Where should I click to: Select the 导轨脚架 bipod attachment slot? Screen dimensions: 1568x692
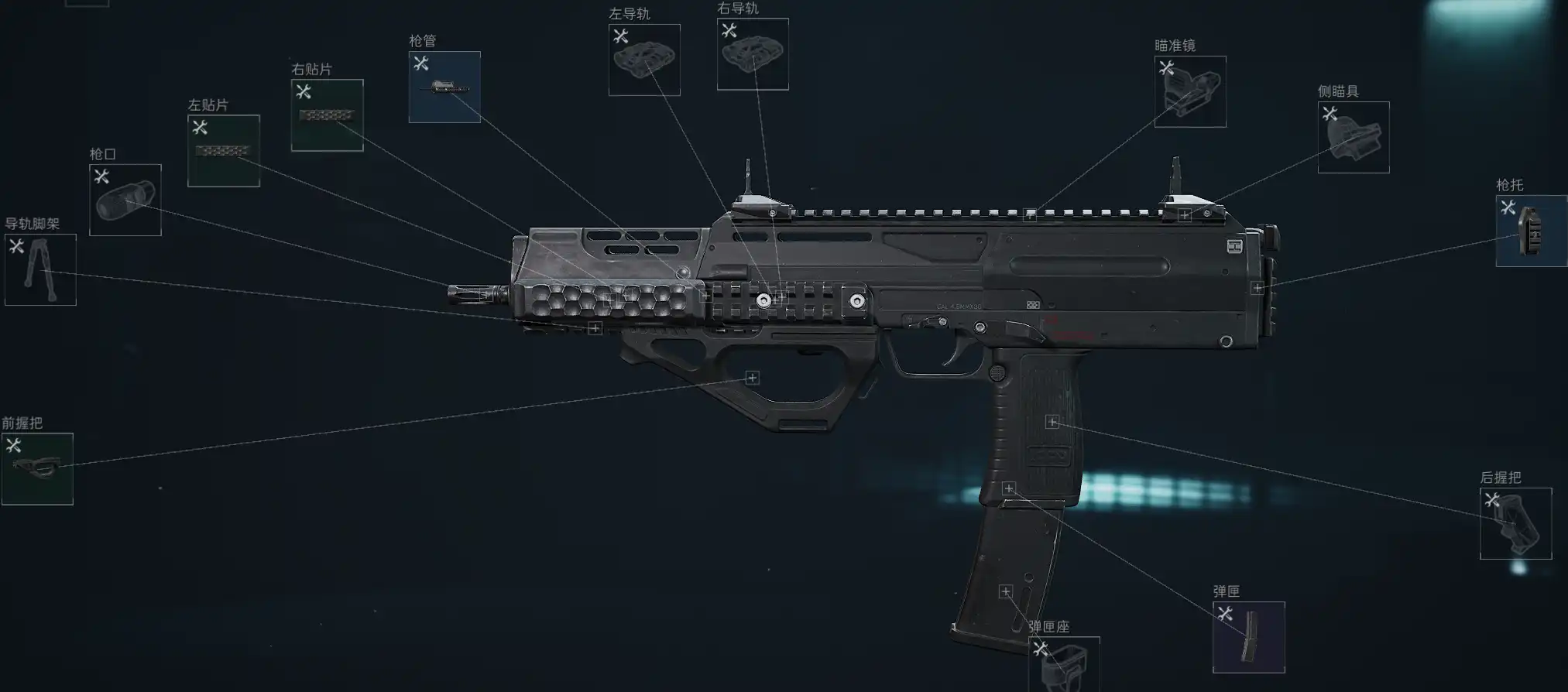click(40, 269)
